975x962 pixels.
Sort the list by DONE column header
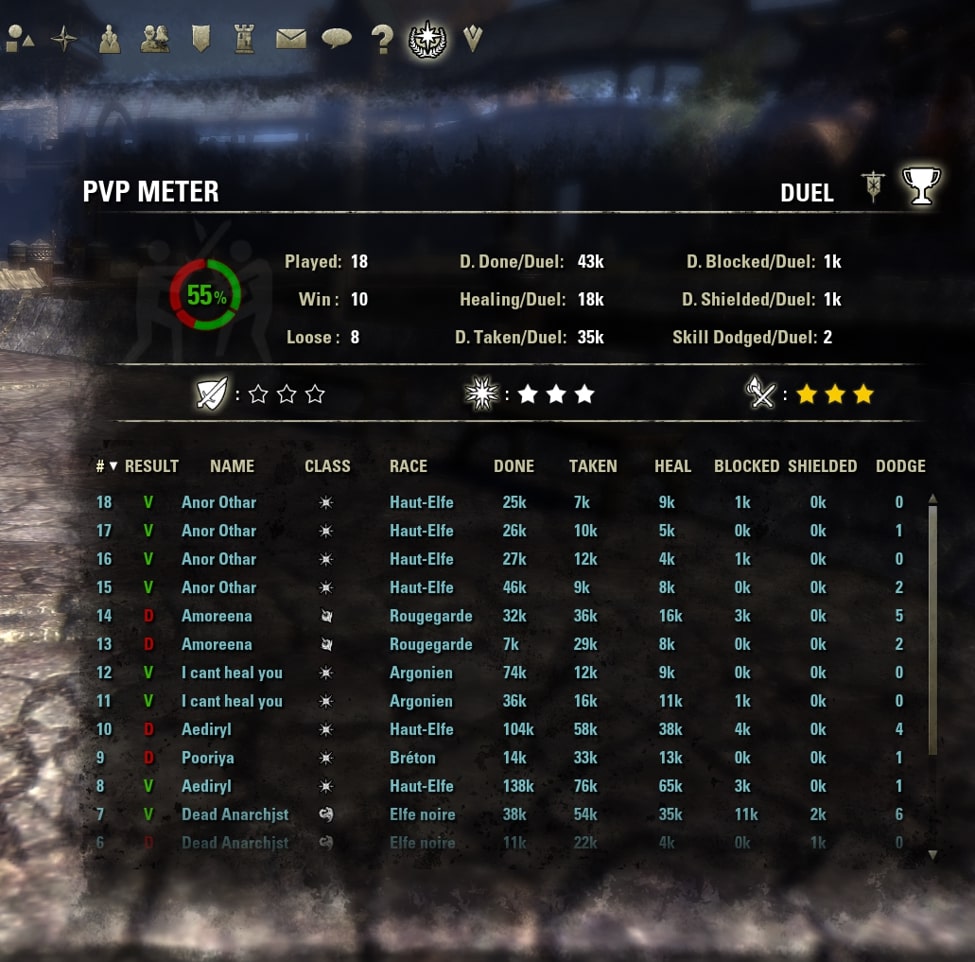[x=514, y=466]
